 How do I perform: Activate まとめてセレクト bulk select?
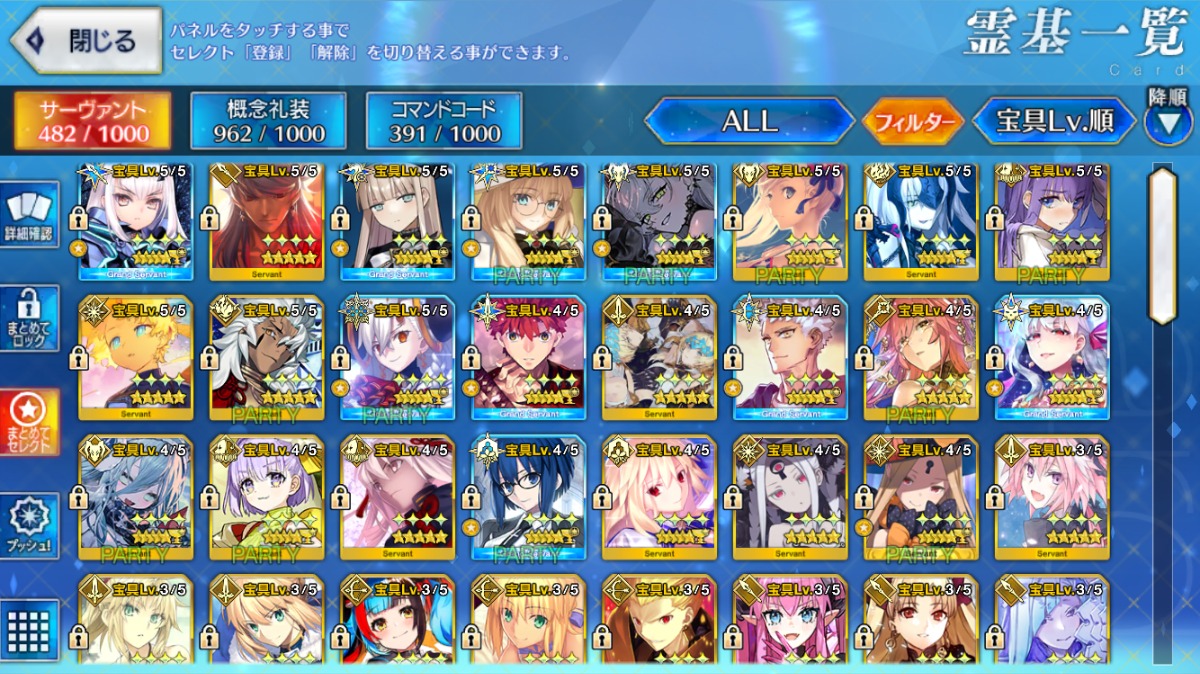click(30, 422)
